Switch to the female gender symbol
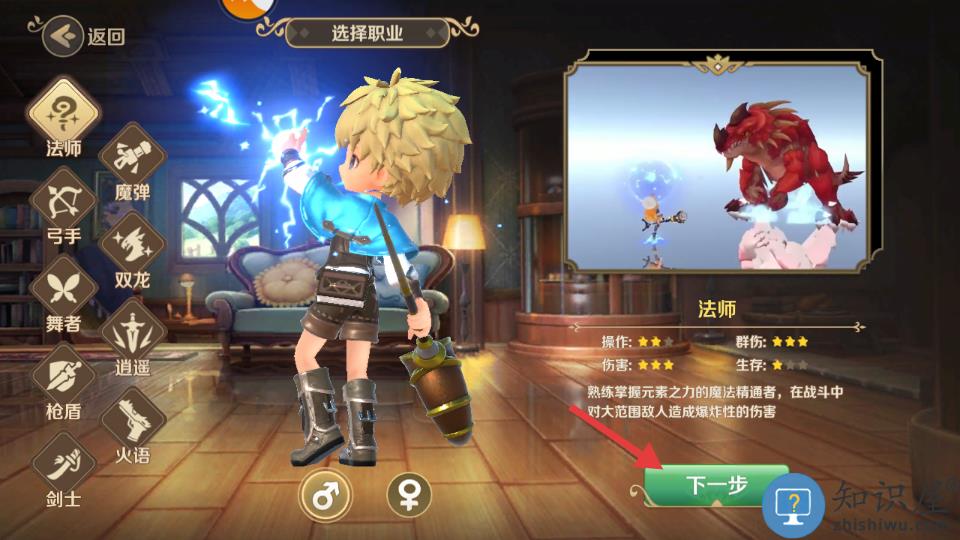Image resolution: width=960 pixels, height=540 pixels. point(409,495)
